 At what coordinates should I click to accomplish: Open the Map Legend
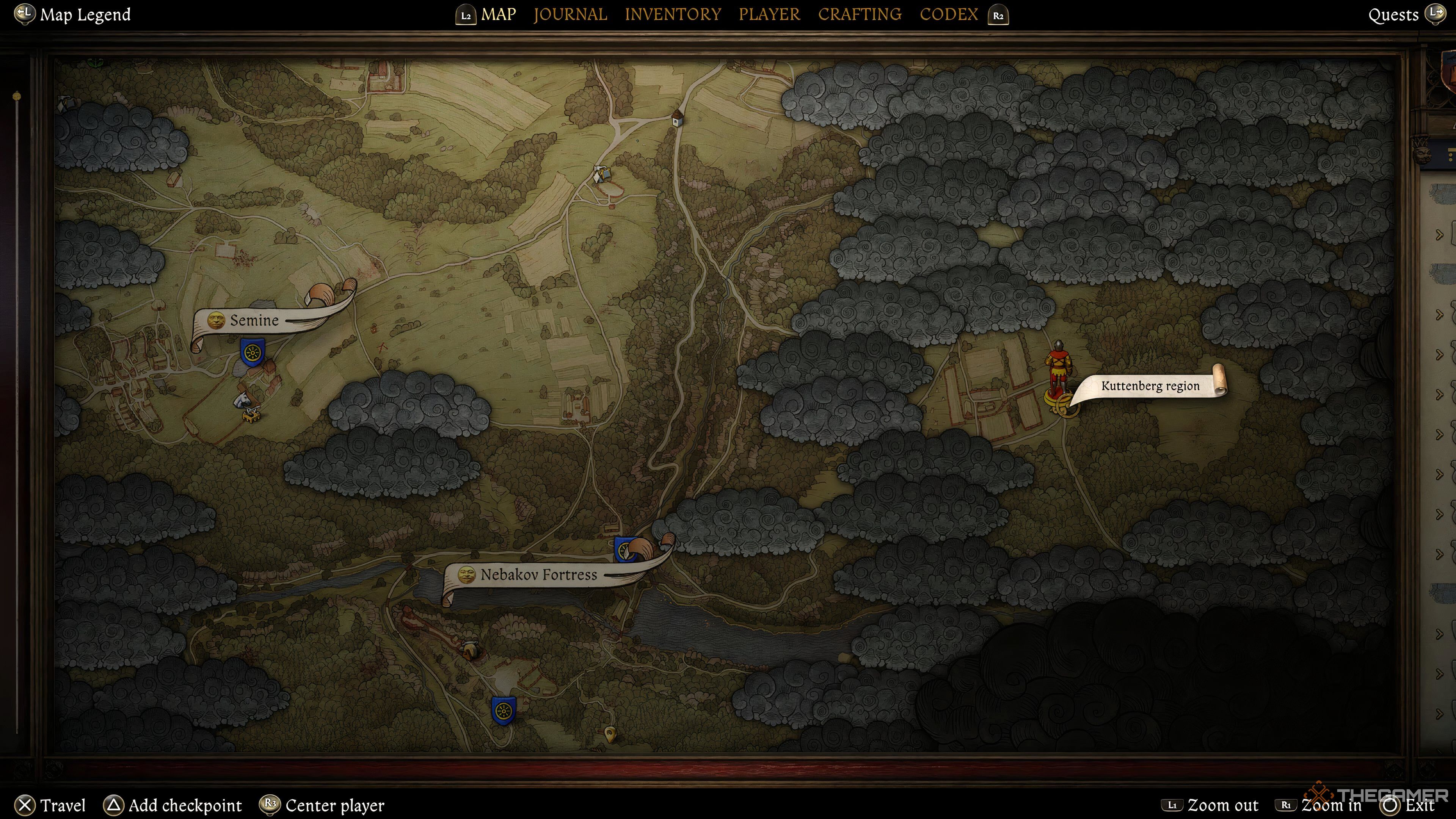(85, 14)
